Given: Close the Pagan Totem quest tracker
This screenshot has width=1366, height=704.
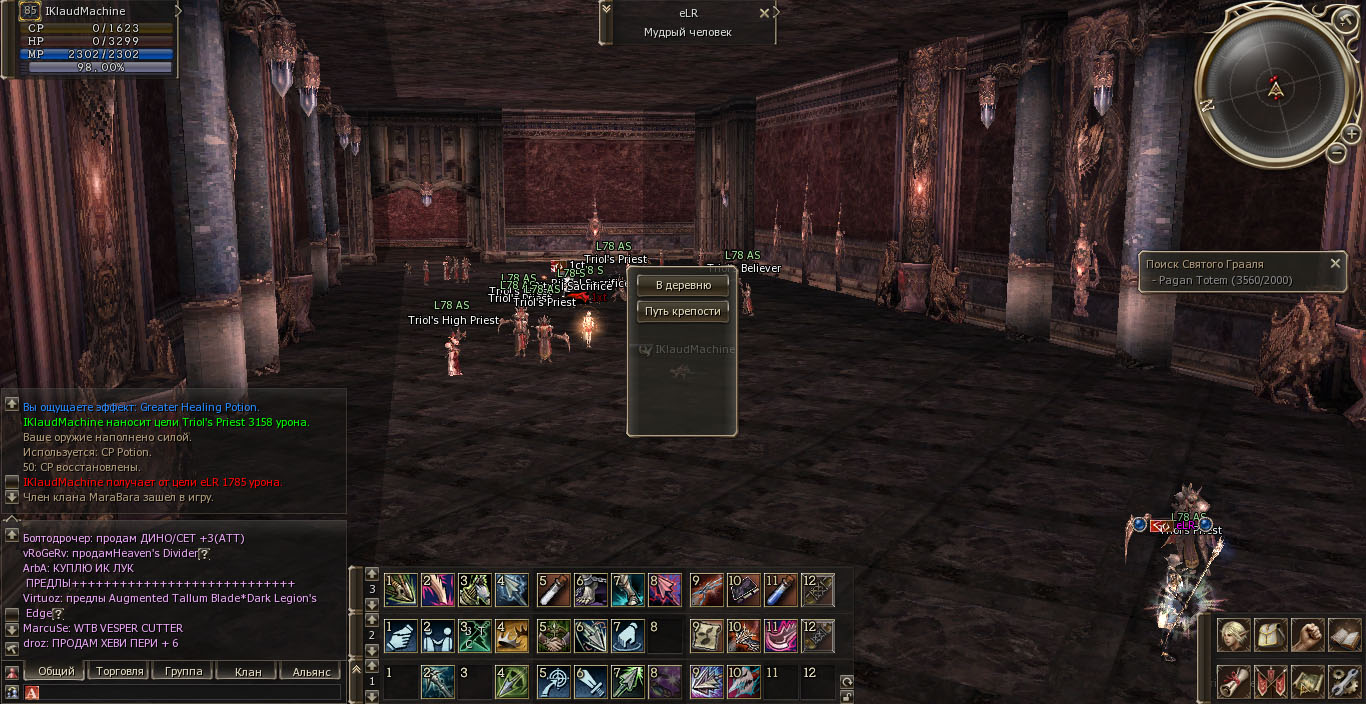Looking at the screenshot, I should click(1335, 264).
